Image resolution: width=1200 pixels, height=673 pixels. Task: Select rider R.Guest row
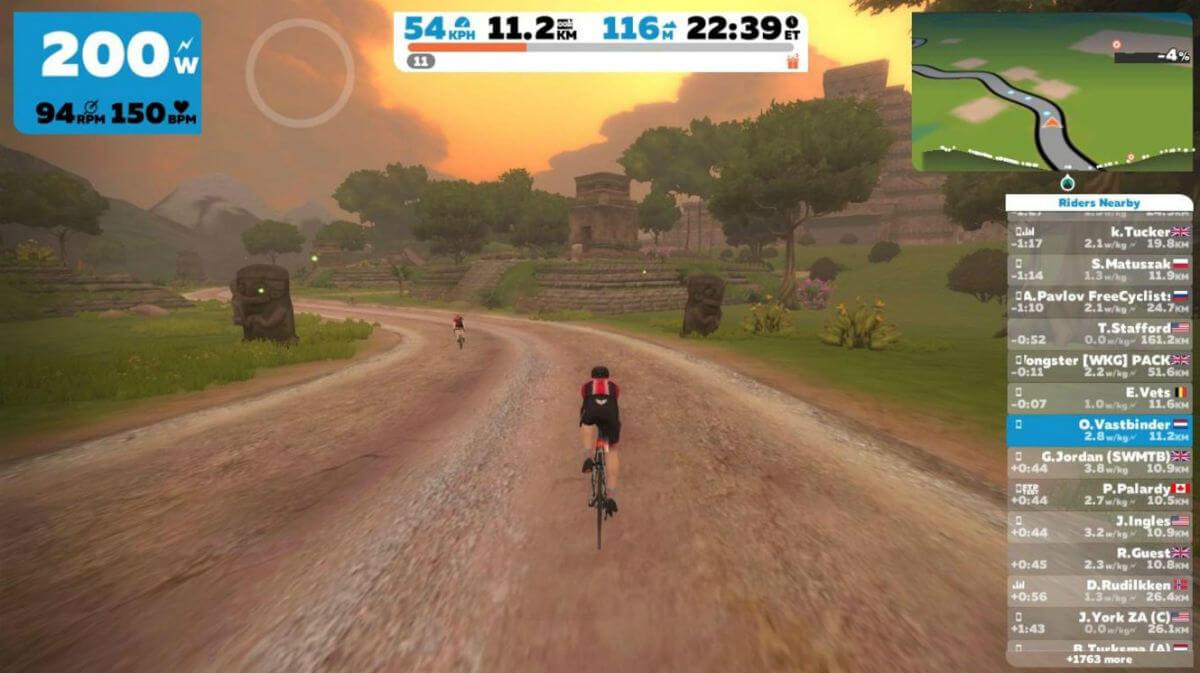pyautogui.click(x=1099, y=558)
